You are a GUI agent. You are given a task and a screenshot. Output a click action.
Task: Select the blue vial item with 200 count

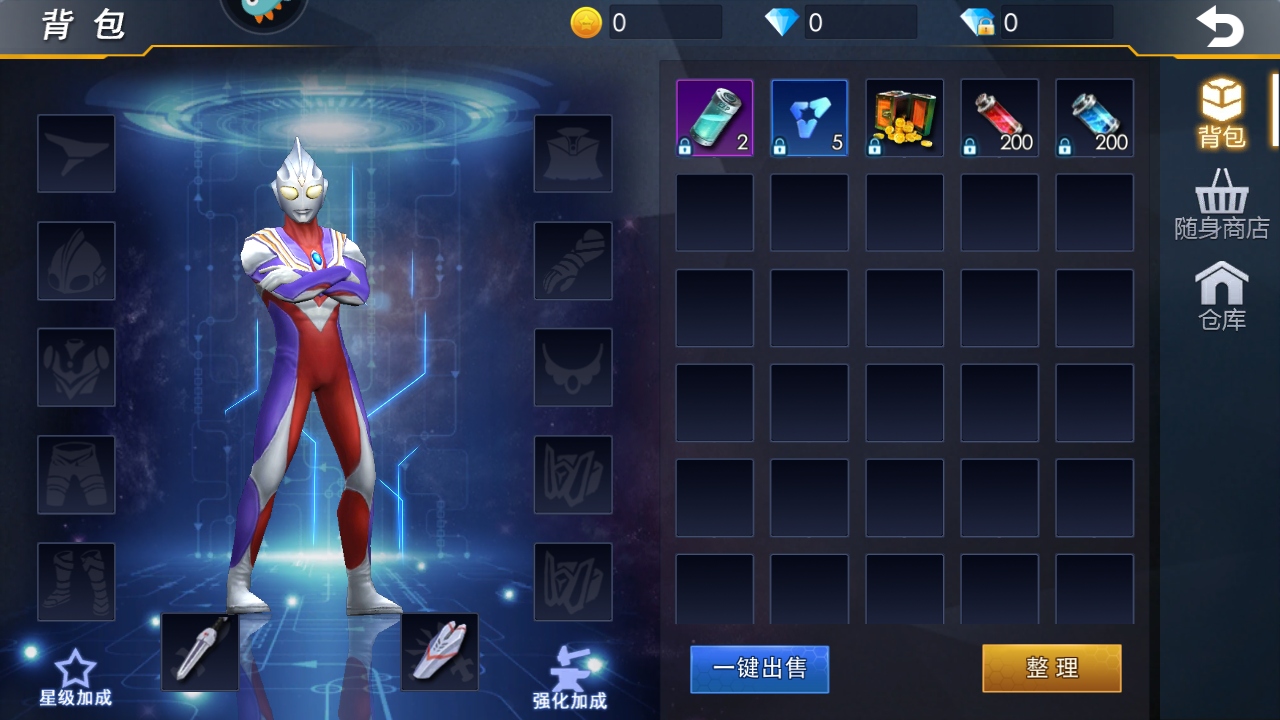point(1094,117)
